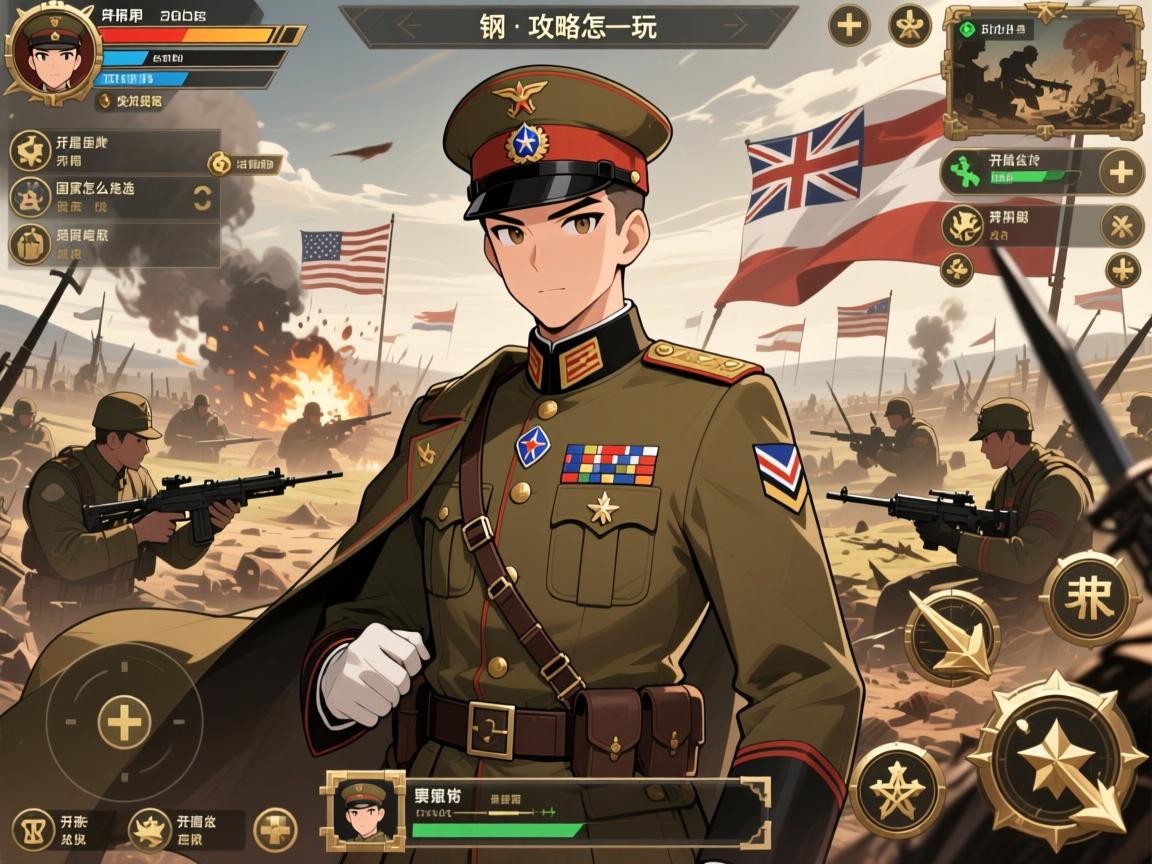Open the officer portrait profile in the top-left

tap(53, 52)
